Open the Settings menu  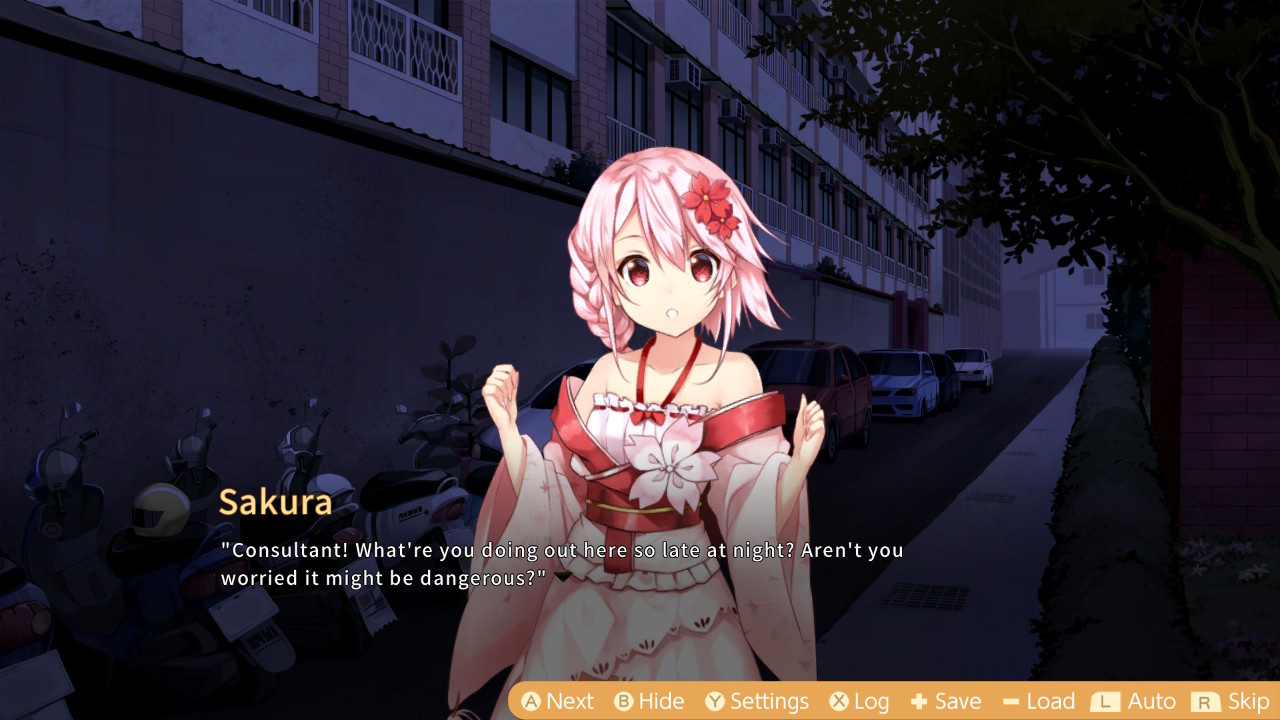[756, 701]
